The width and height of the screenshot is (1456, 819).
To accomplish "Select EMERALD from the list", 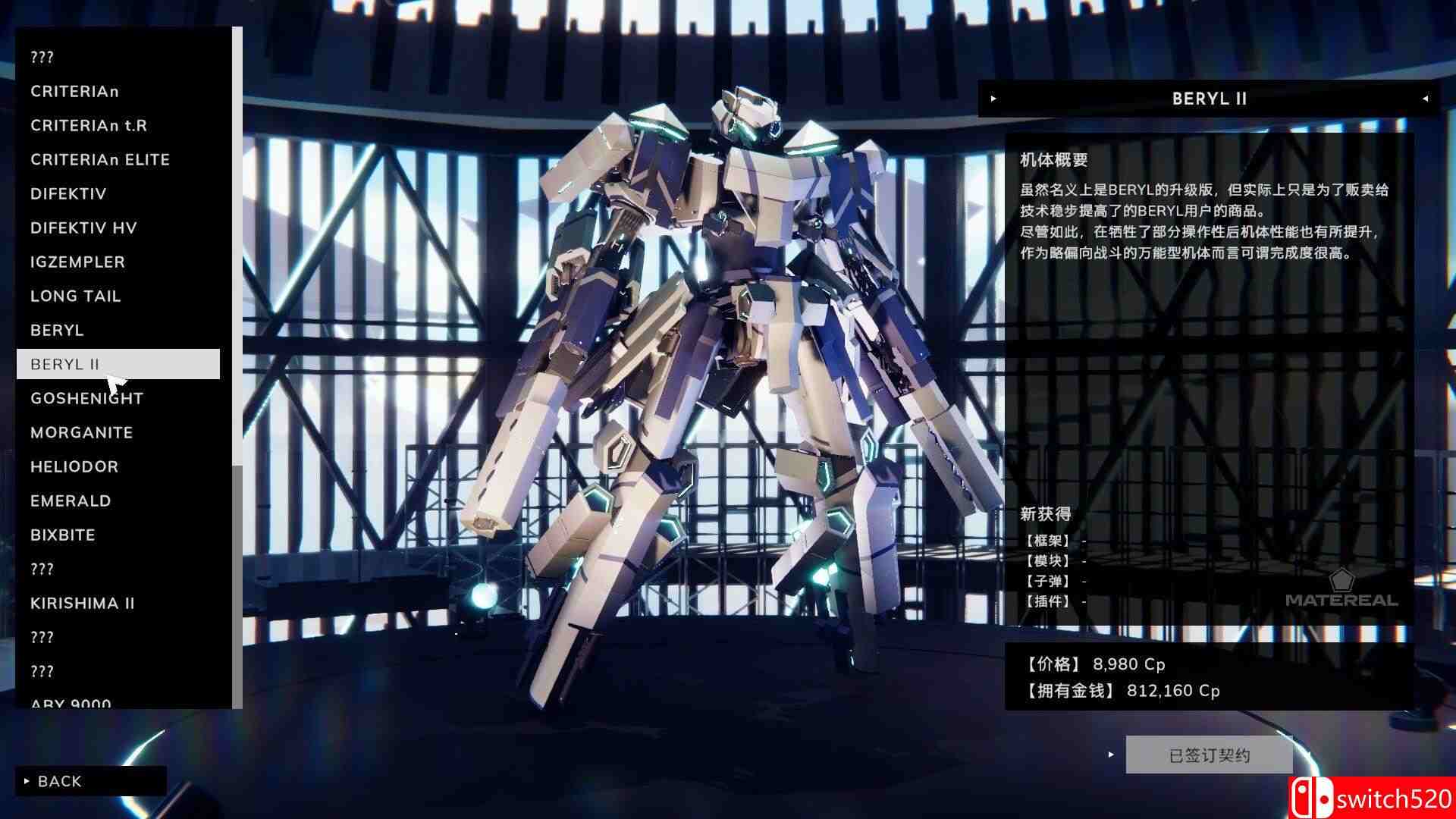I will 71,500.
